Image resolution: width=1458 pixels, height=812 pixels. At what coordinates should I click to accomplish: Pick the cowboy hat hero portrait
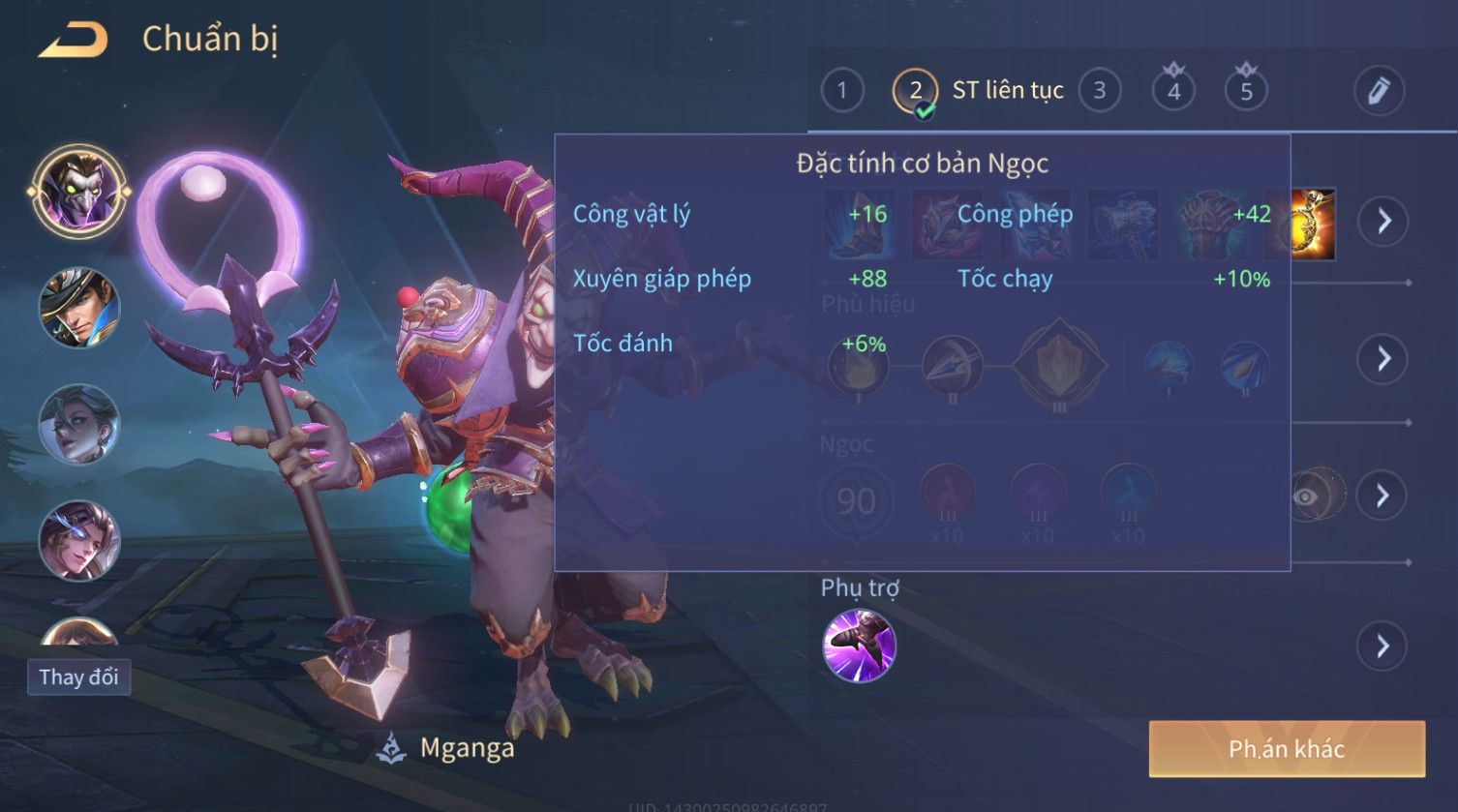pyautogui.click(x=78, y=308)
